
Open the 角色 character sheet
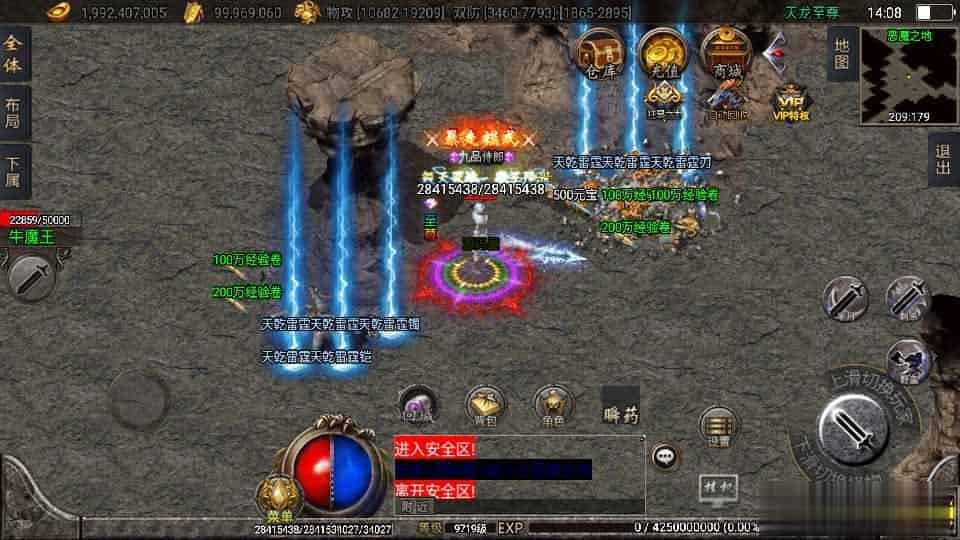(x=552, y=406)
